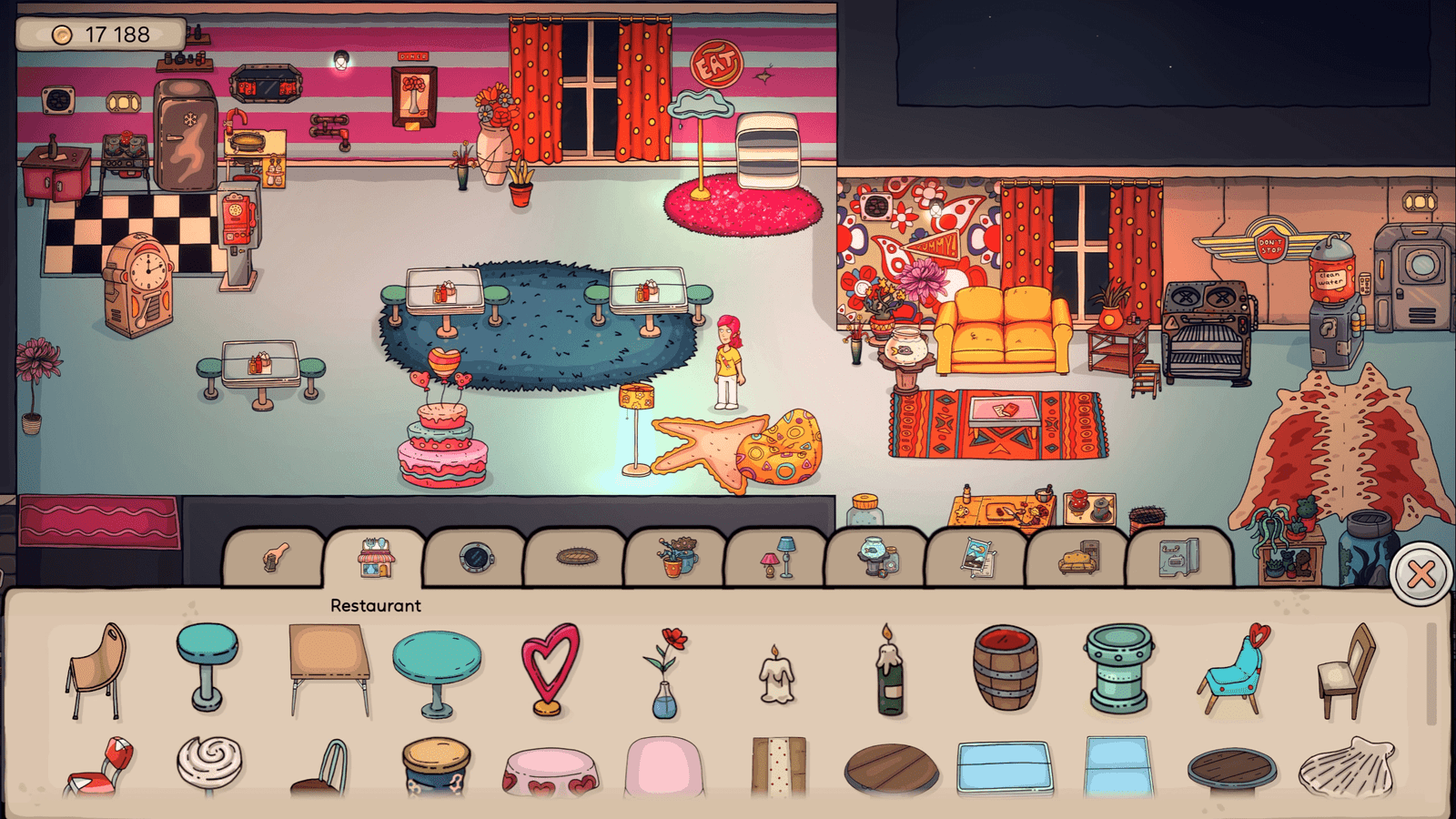Choose the teal metal drum stool
This screenshot has width=1456, height=819.
(x=1118, y=669)
